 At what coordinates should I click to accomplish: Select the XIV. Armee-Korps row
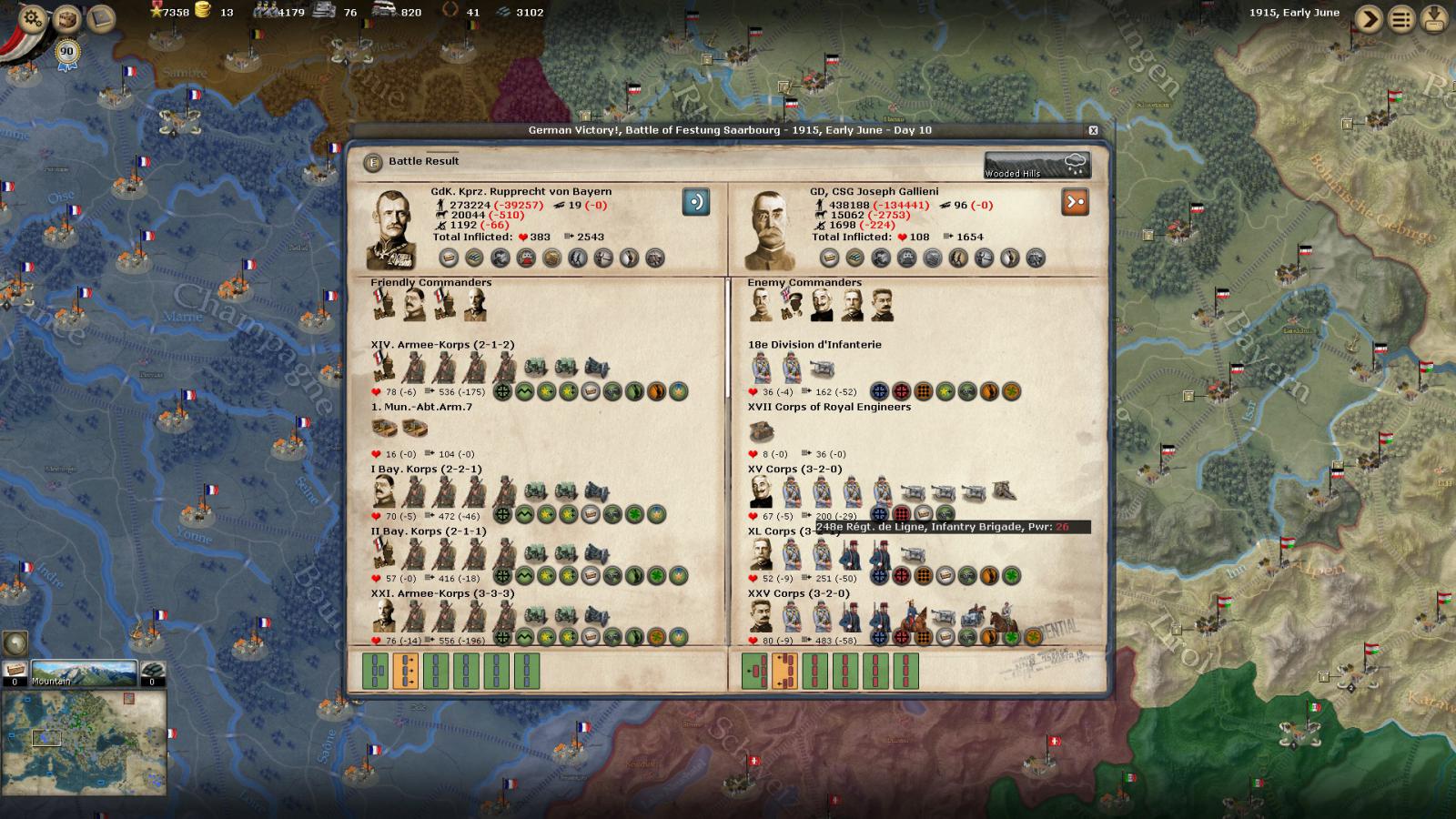point(442,345)
